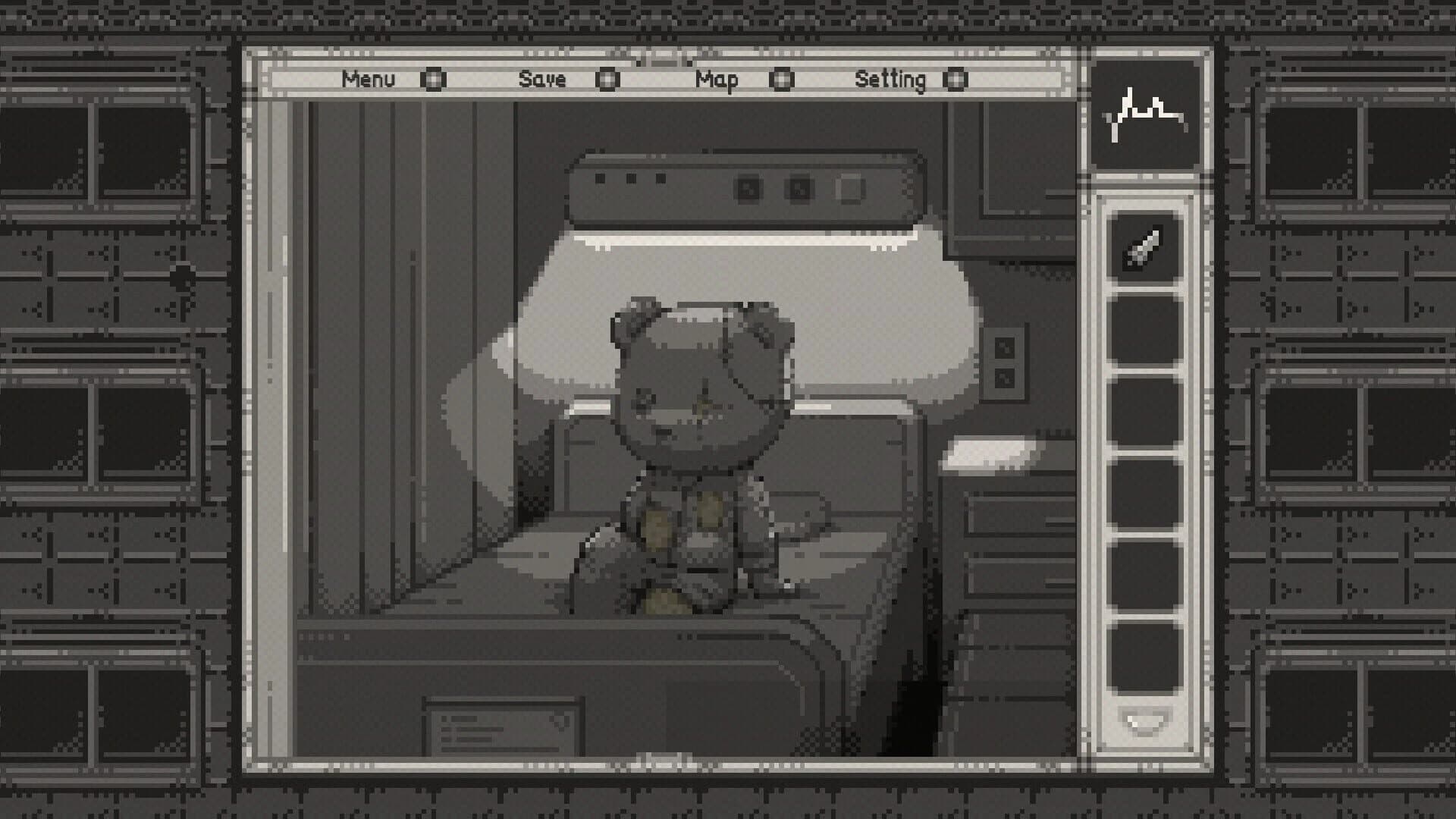The image size is (1456, 819).
Task: Toggle the square indicator beside Setting
Action: tap(957, 79)
